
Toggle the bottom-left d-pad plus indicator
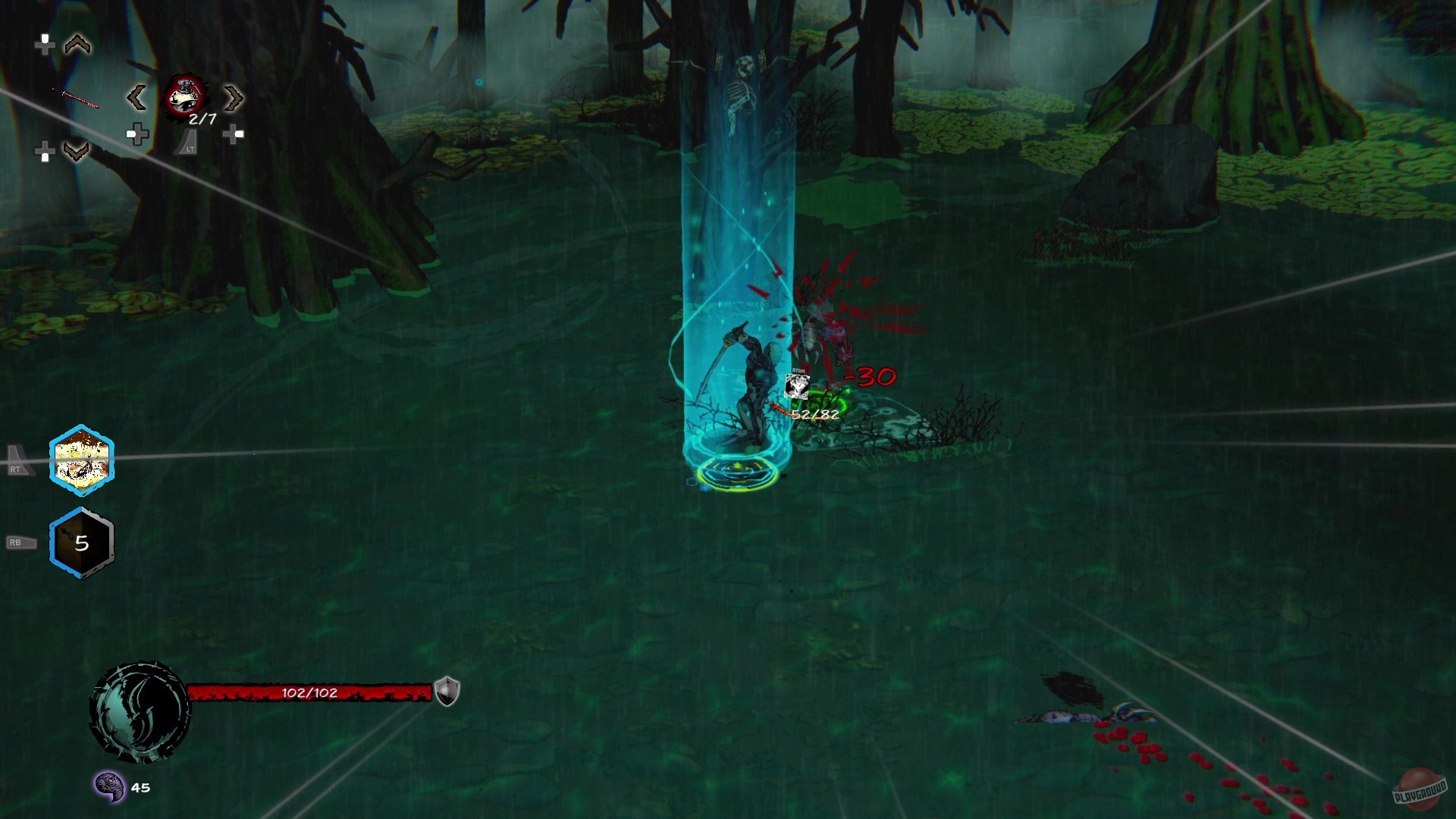44,150
